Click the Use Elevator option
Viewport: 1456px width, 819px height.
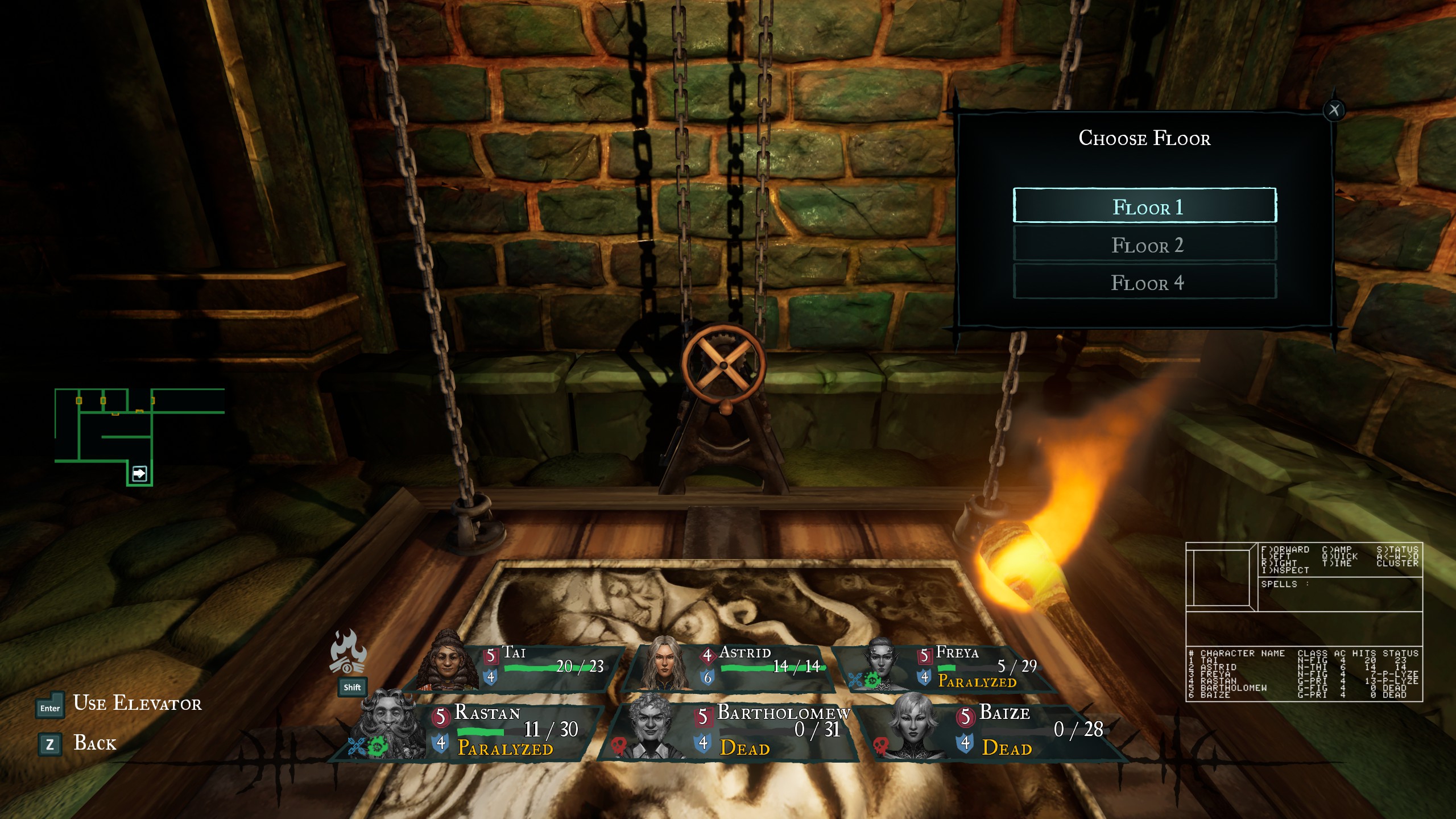pos(136,704)
